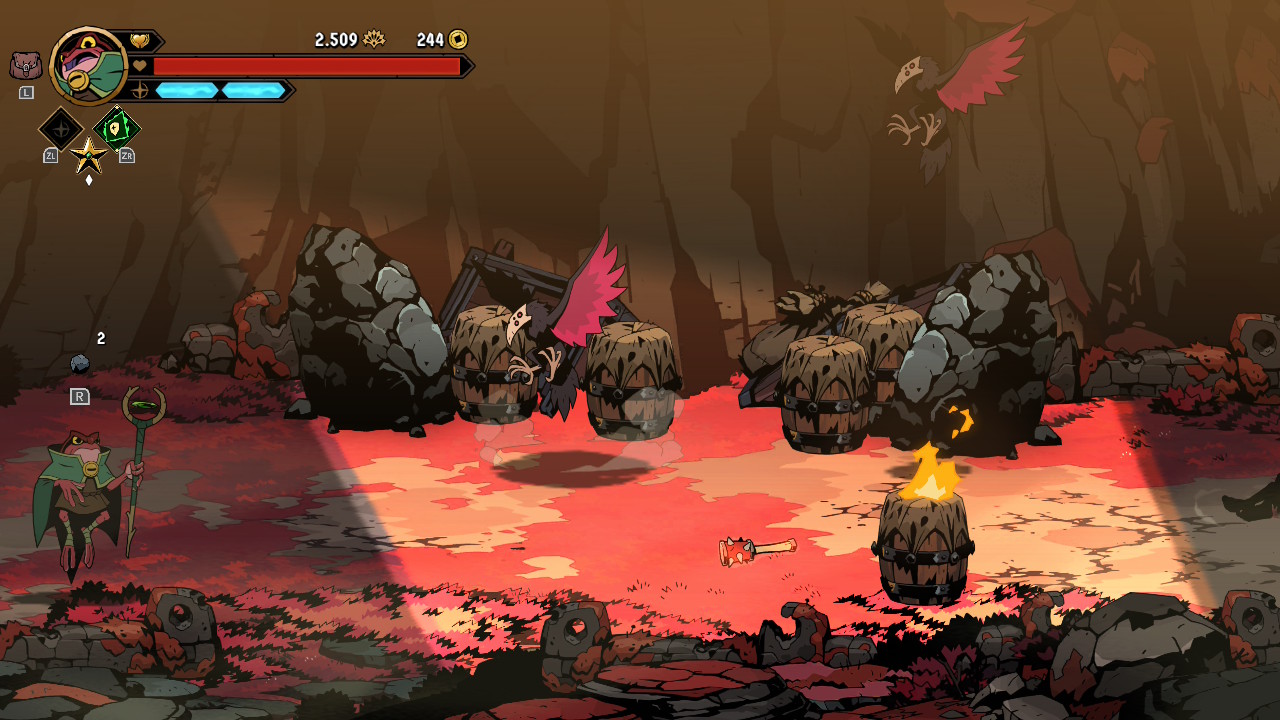Open the leather satchel inventory icon

pos(26,66)
